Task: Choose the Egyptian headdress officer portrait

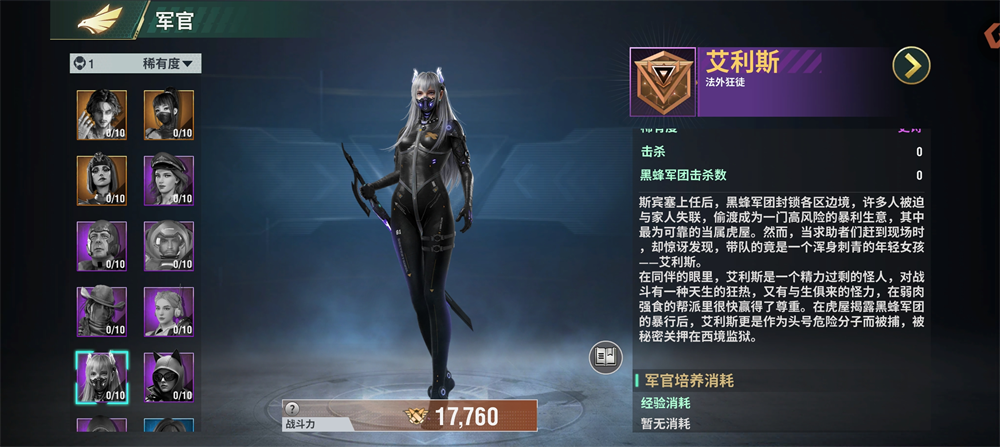Action: click(x=101, y=180)
